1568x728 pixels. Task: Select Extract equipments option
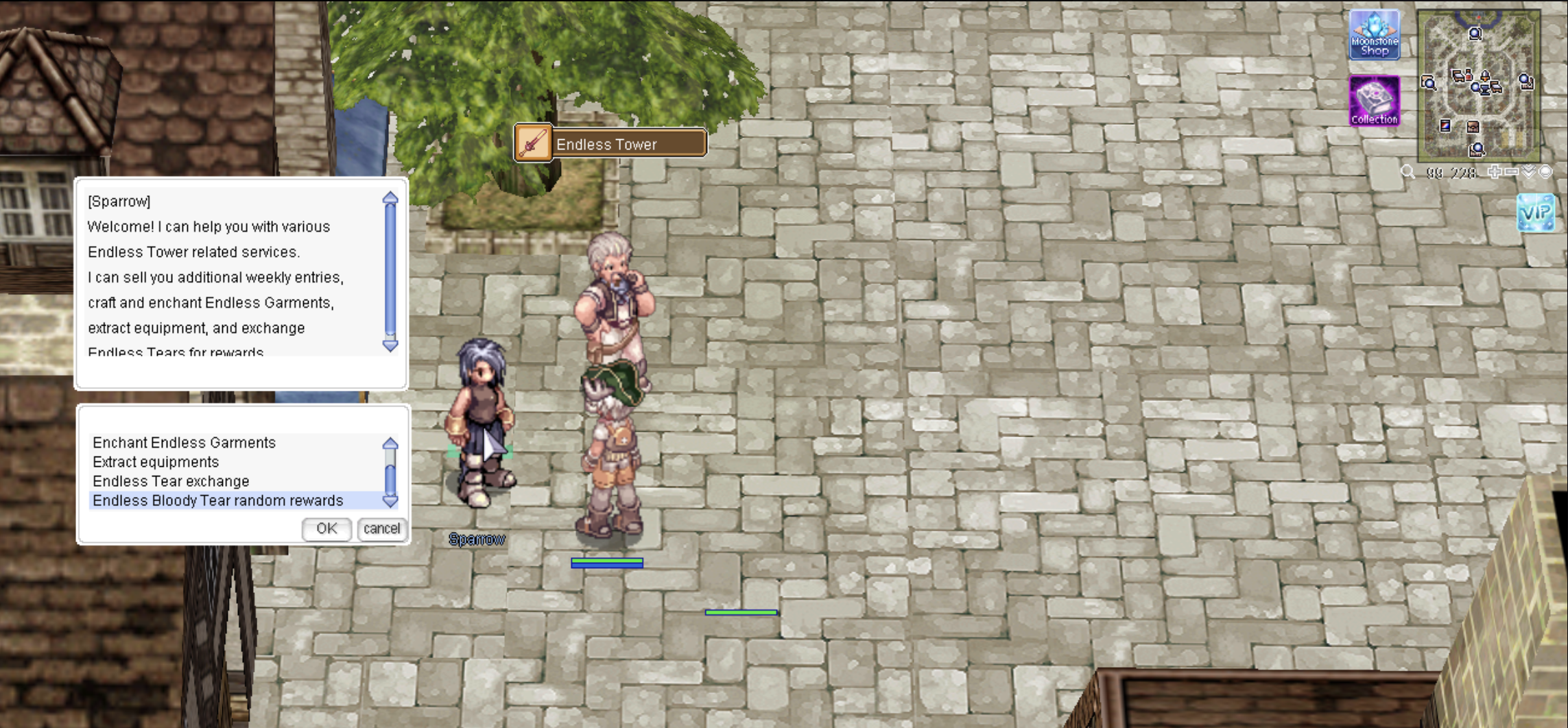(x=156, y=462)
